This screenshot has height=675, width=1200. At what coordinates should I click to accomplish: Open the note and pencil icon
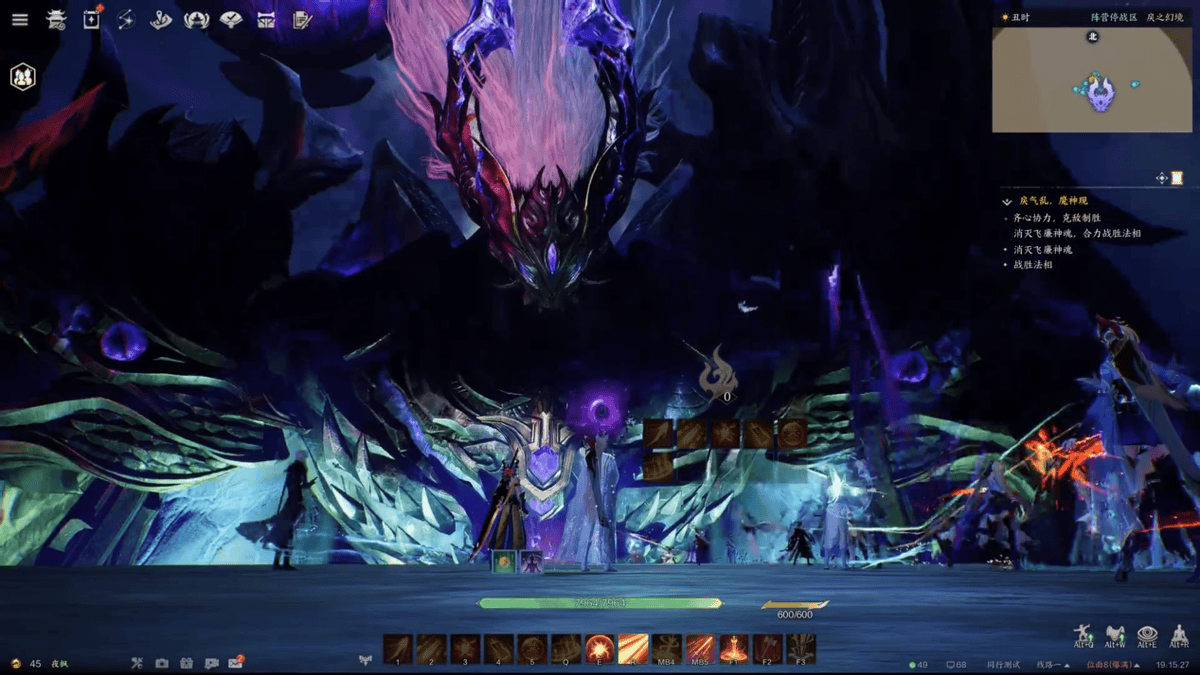301,19
